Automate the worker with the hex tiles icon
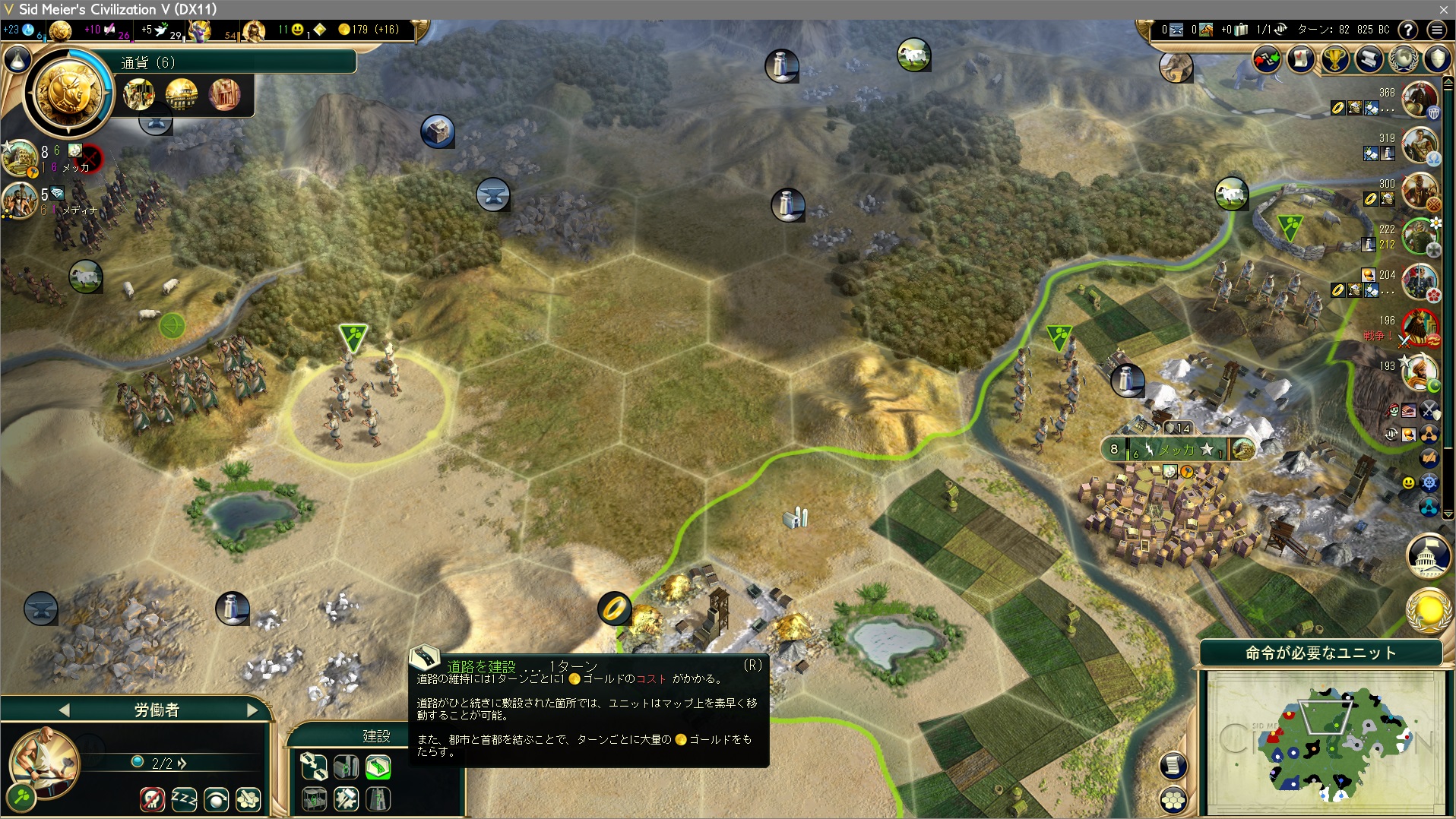The height and width of the screenshot is (819, 1456). coord(248,798)
